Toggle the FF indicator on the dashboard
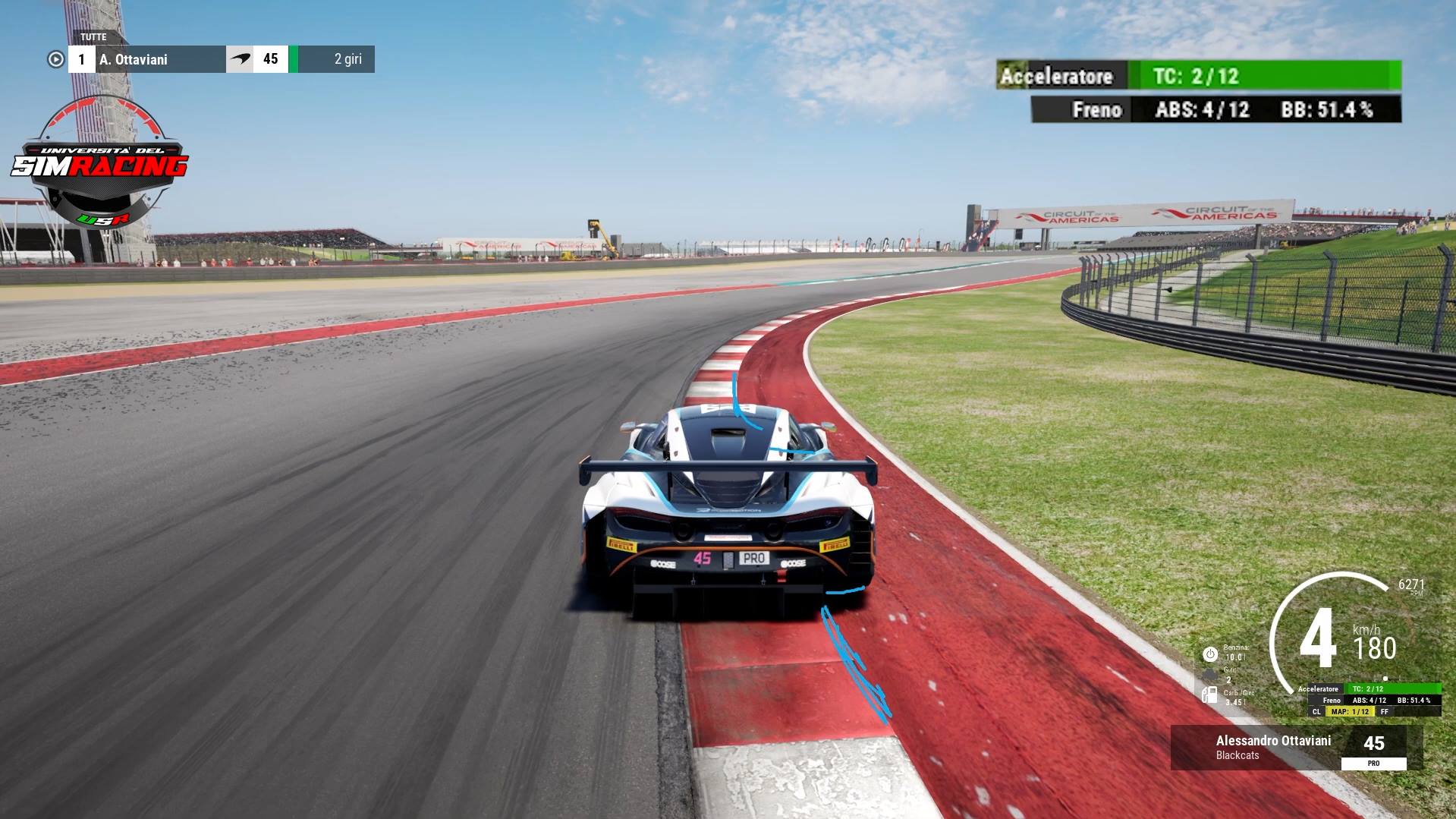This screenshot has height=819, width=1456. pyautogui.click(x=1384, y=711)
